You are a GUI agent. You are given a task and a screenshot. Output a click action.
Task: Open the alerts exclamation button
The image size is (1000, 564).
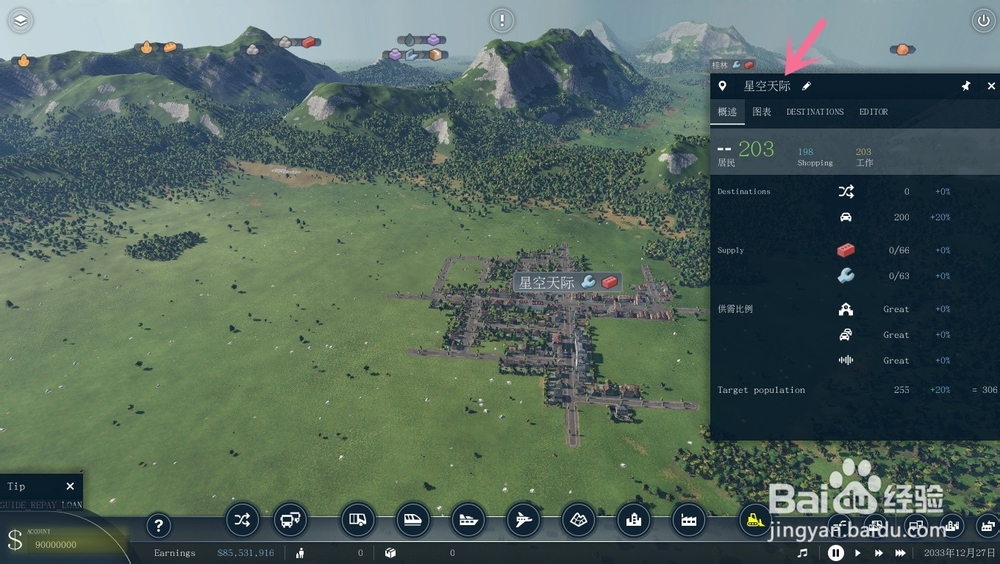502,20
